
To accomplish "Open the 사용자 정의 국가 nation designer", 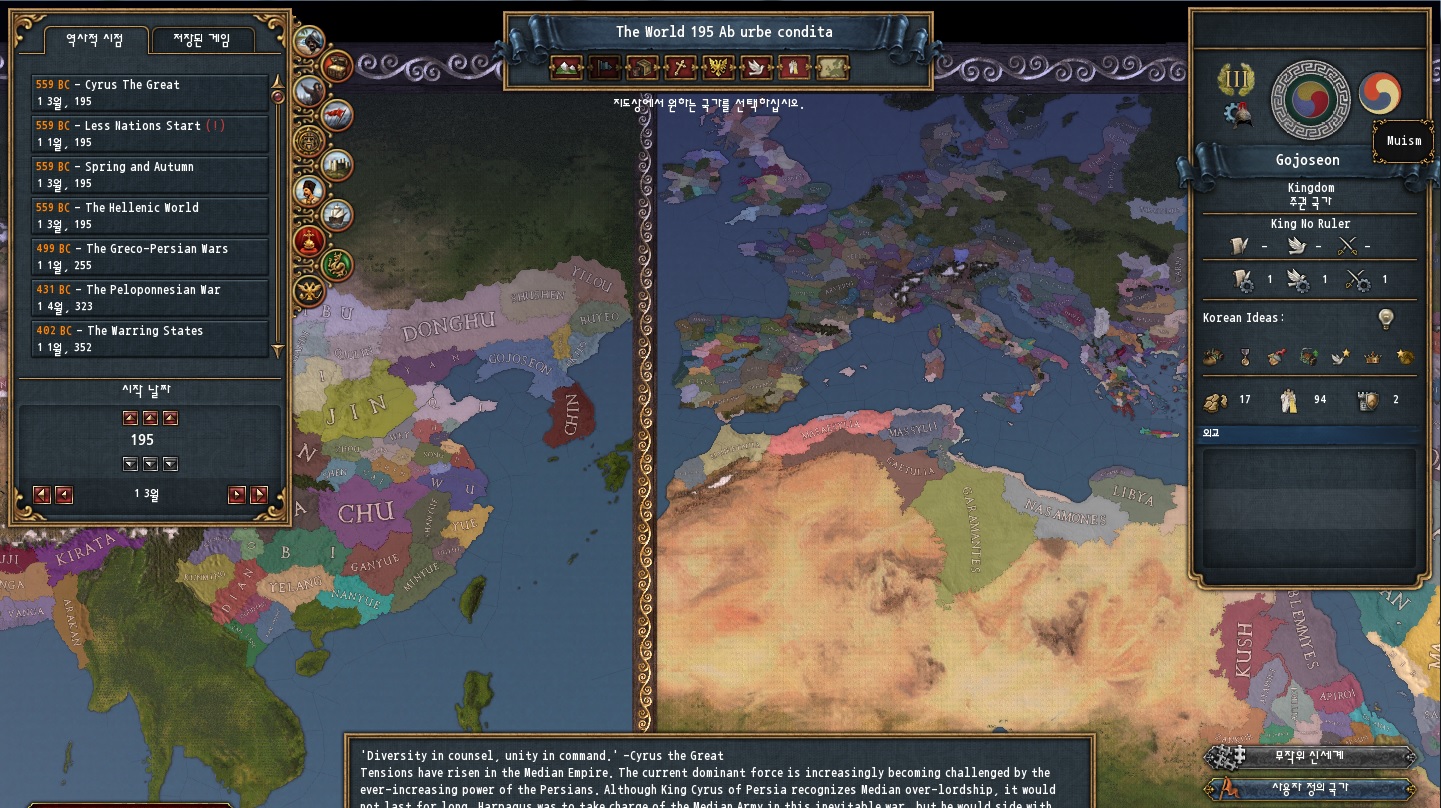I will 1310,788.
